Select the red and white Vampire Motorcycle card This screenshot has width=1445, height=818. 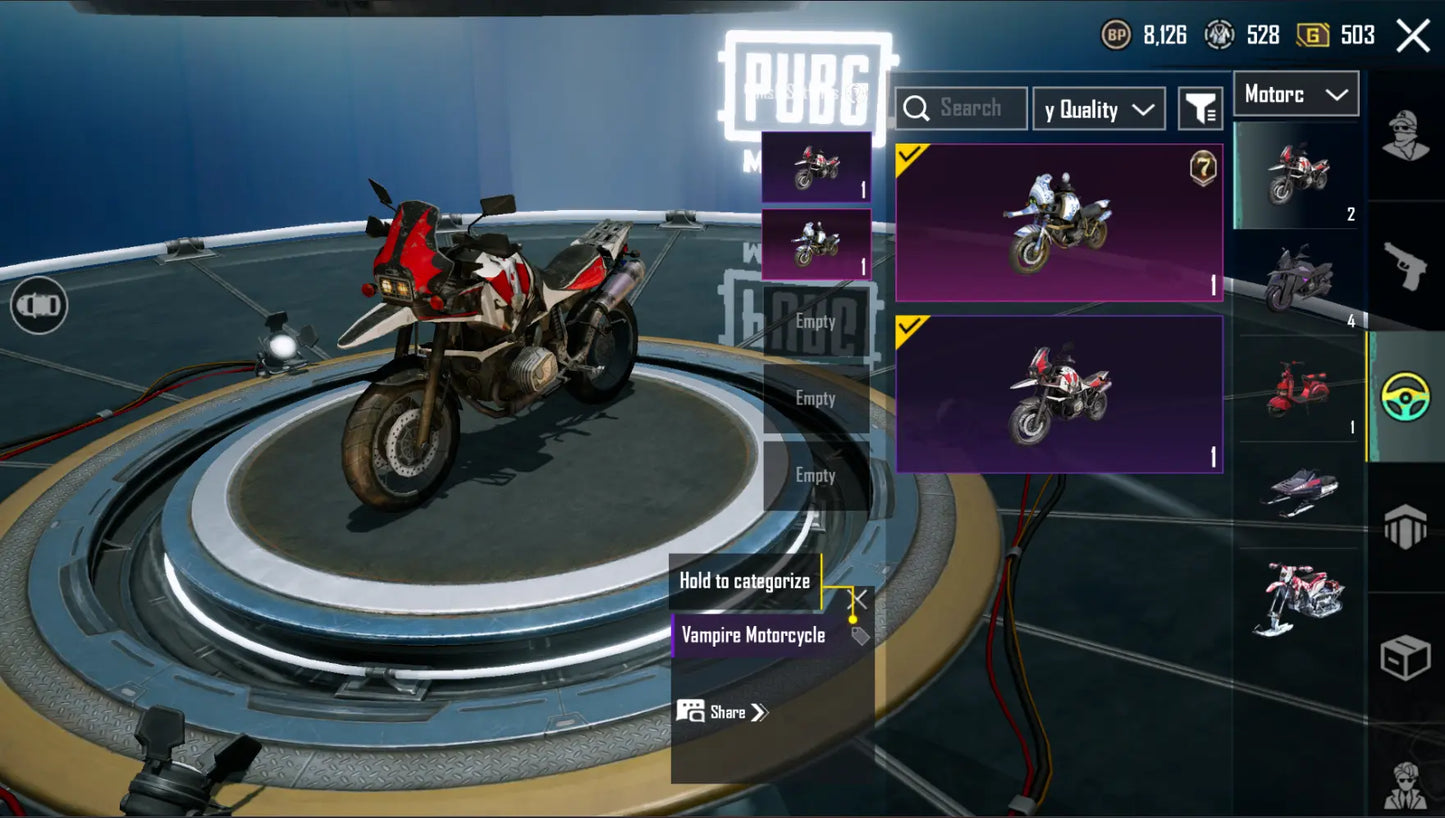point(1059,394)
